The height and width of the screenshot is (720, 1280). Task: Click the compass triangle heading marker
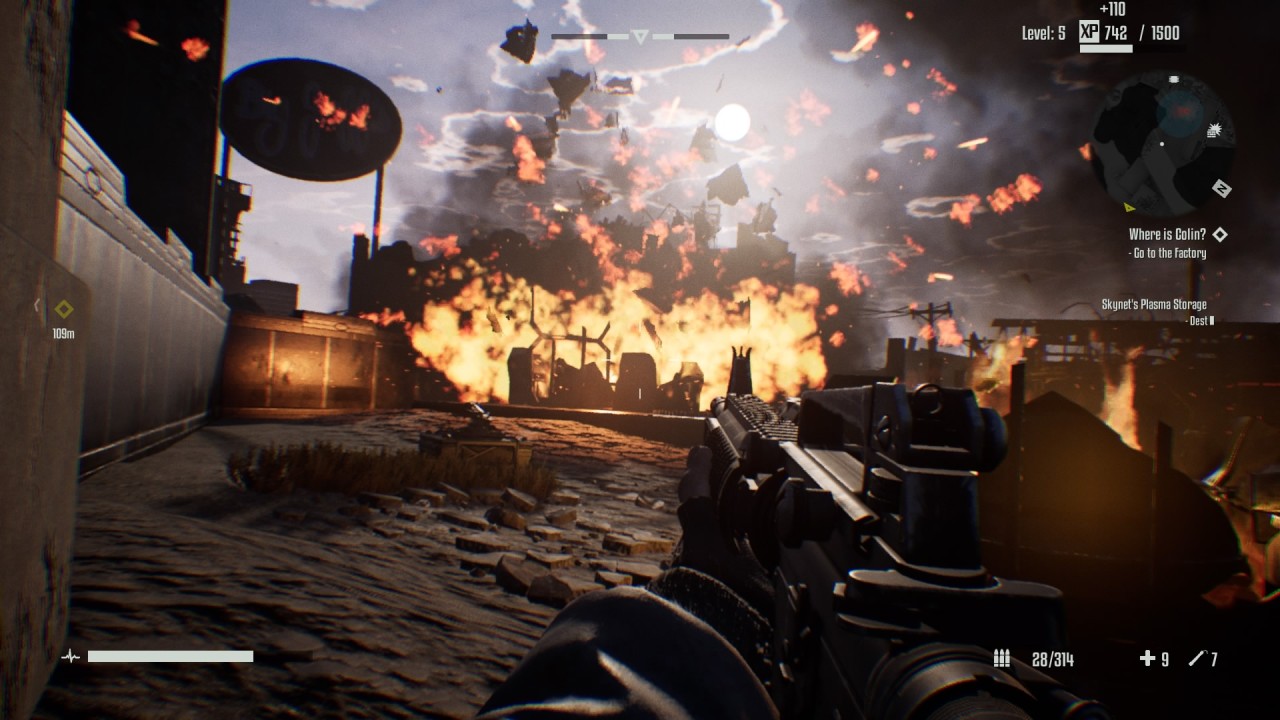click(x=640, y=37)
